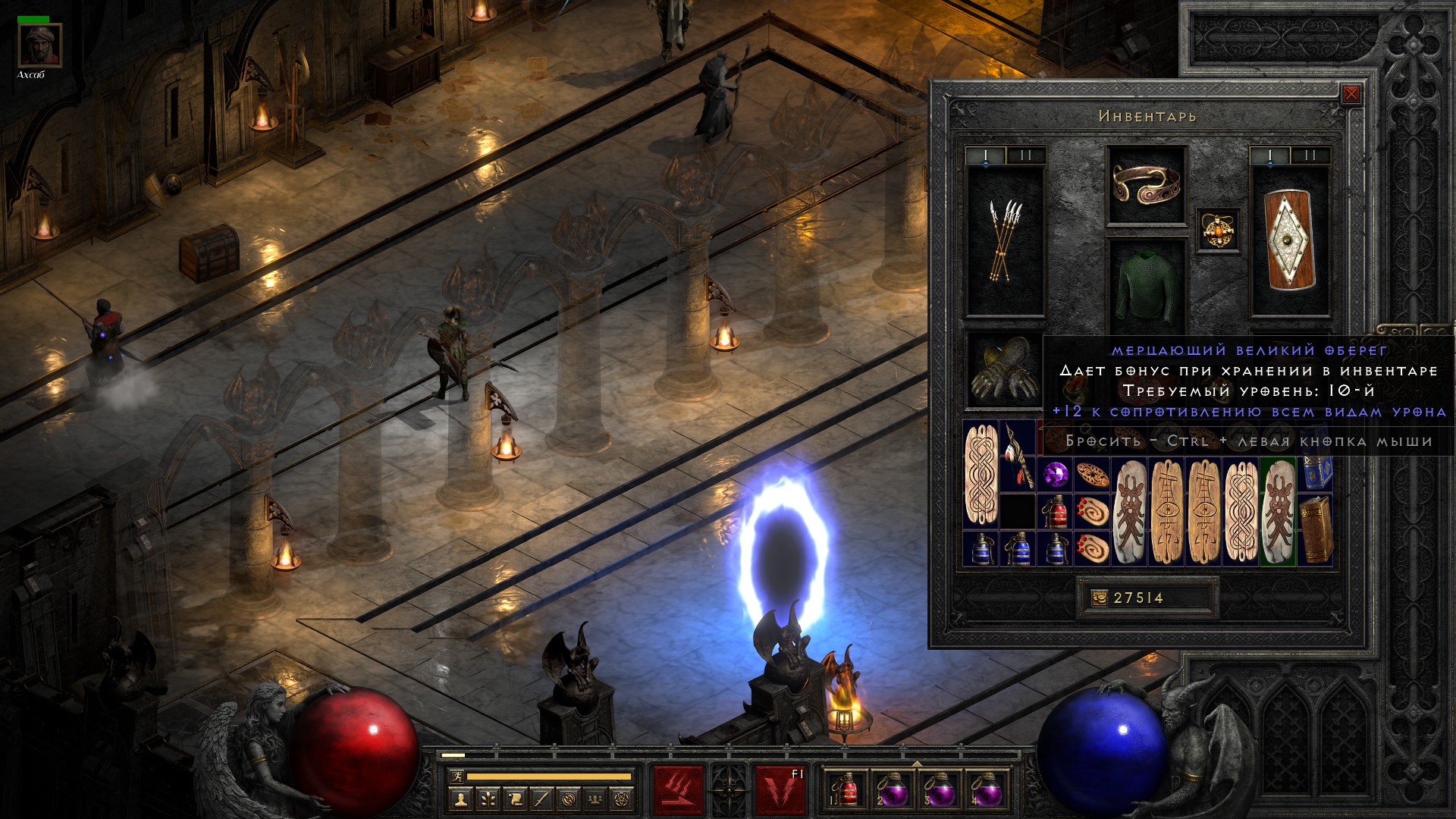Use the red healing potion in belt

[846, 790]
